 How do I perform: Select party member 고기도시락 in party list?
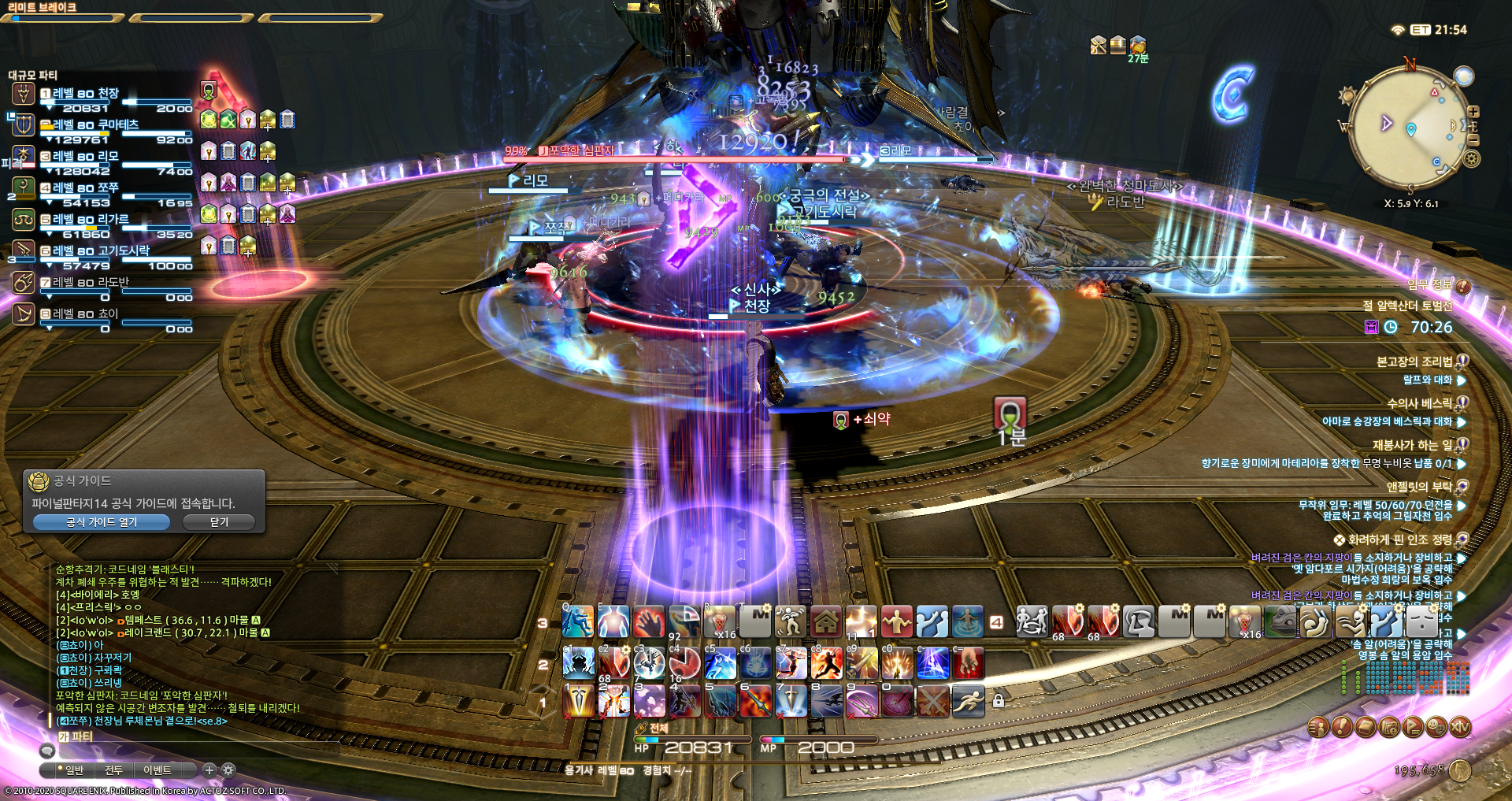pyautogui.click(x=101, y=250)
